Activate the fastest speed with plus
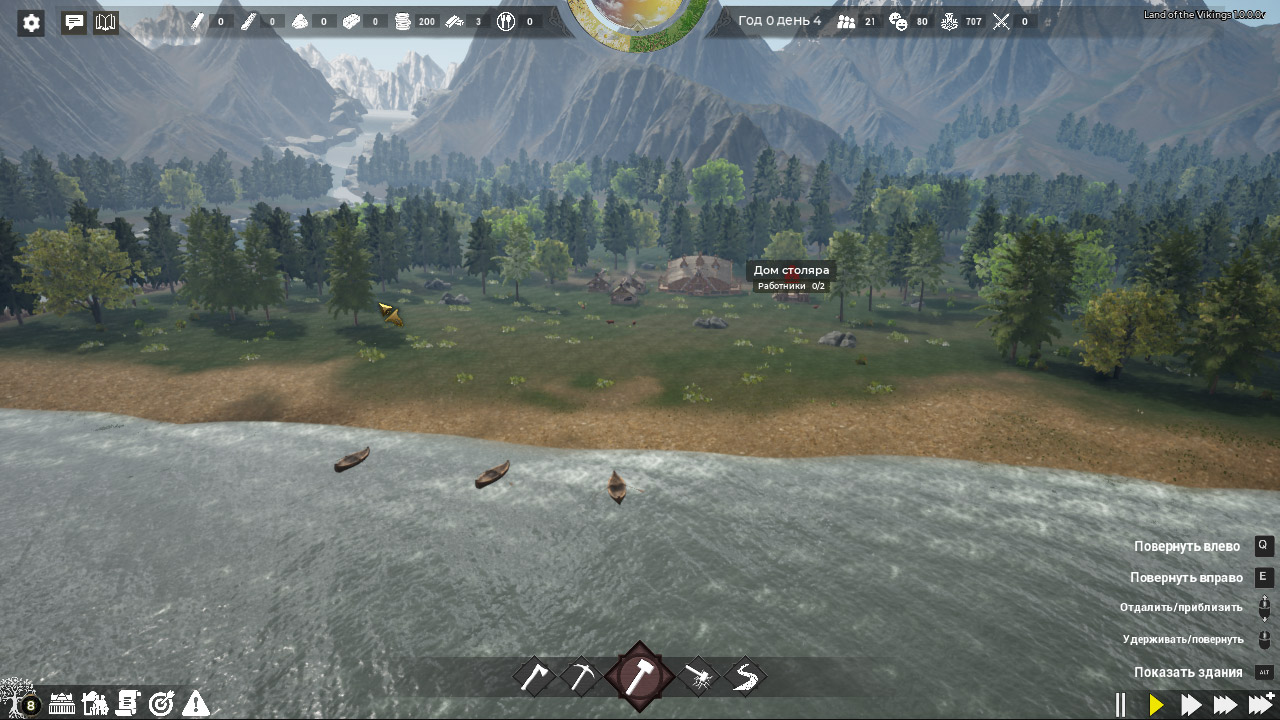 [x=1262, y=704]
